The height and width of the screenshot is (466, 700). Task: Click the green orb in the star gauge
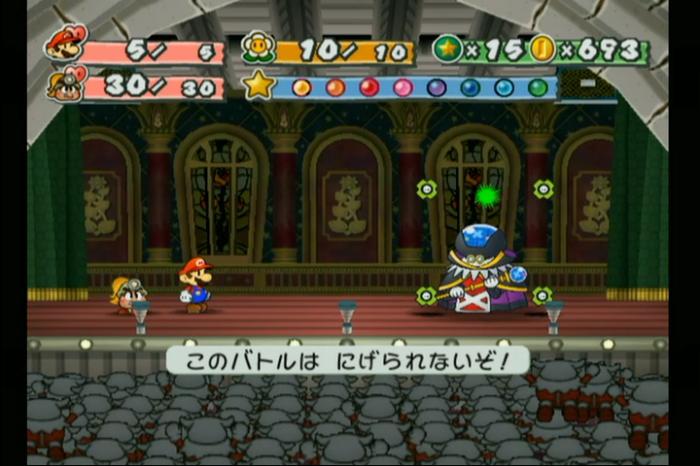(x=538, y=87)
